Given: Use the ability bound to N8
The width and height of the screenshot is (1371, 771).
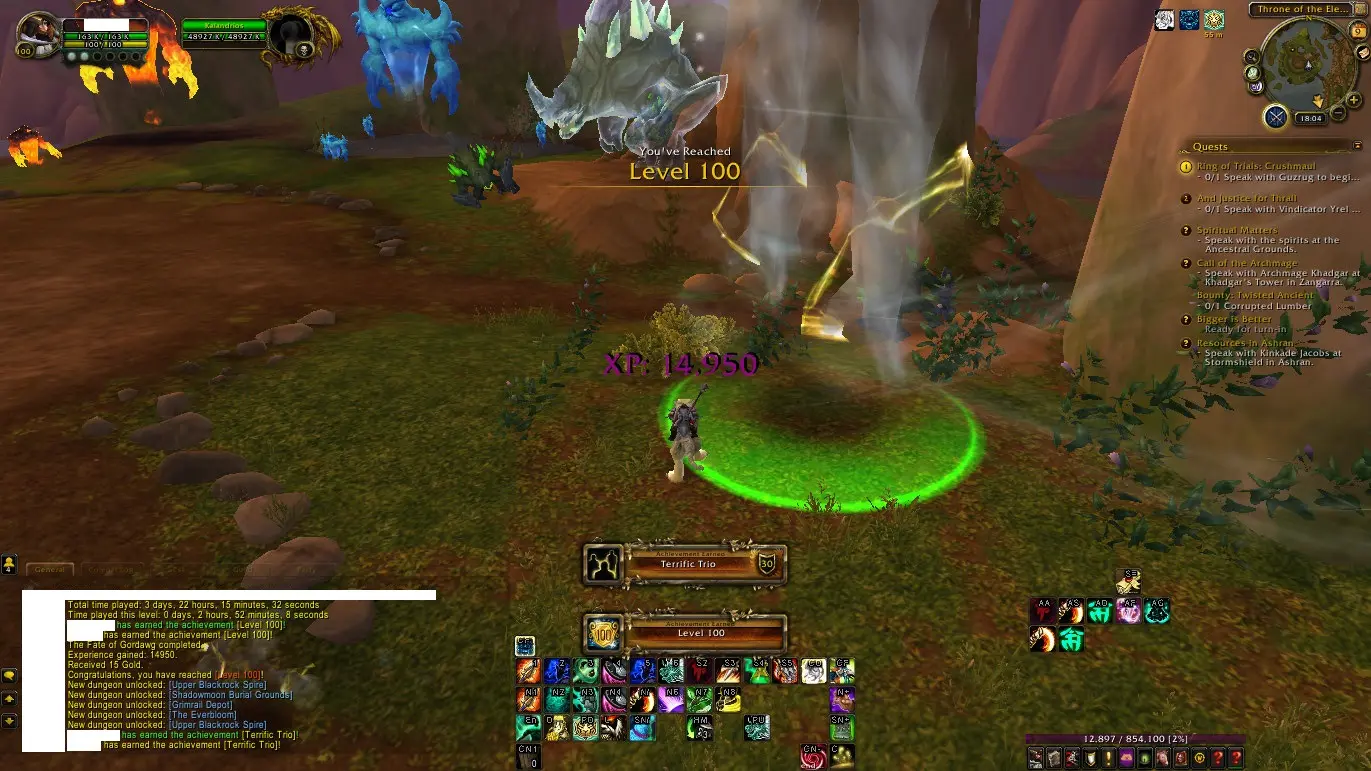Looking at the screenshot, I should point(728,699).
